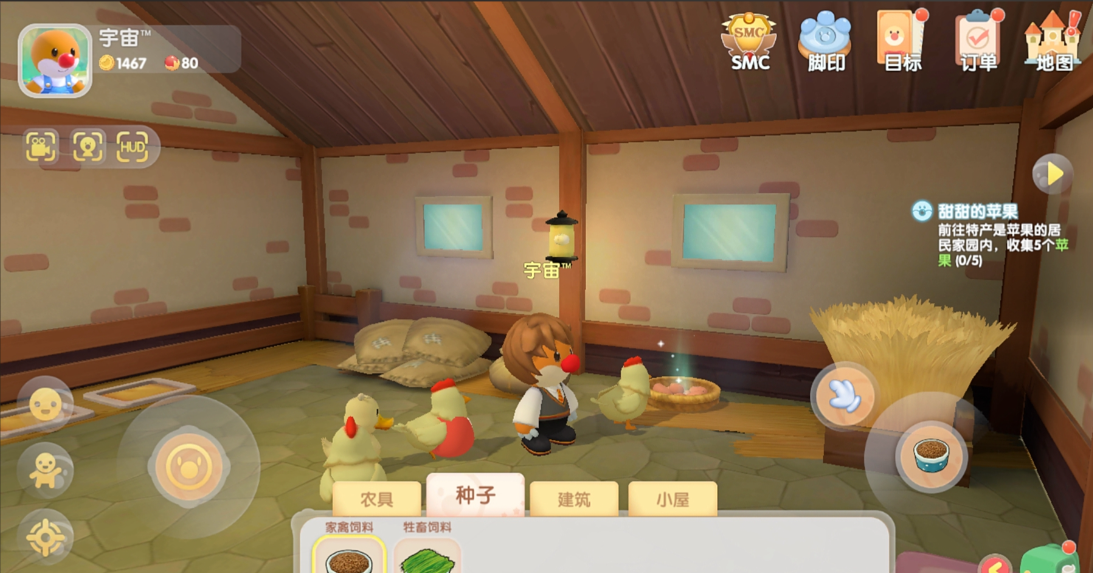Open the 目标 goals book
The width and height of the screenshot is (1093, 573).
tap(901, 42)
